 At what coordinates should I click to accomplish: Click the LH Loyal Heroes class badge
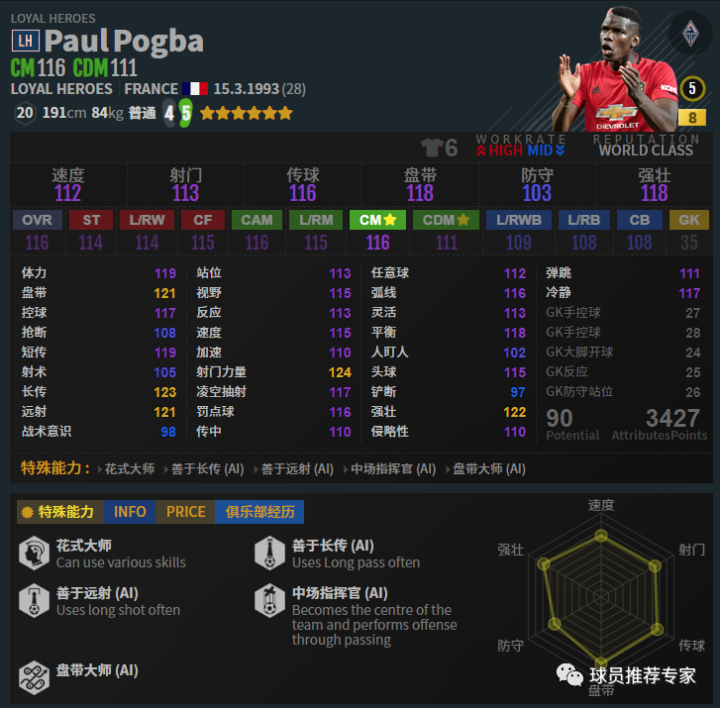[25, 41]
